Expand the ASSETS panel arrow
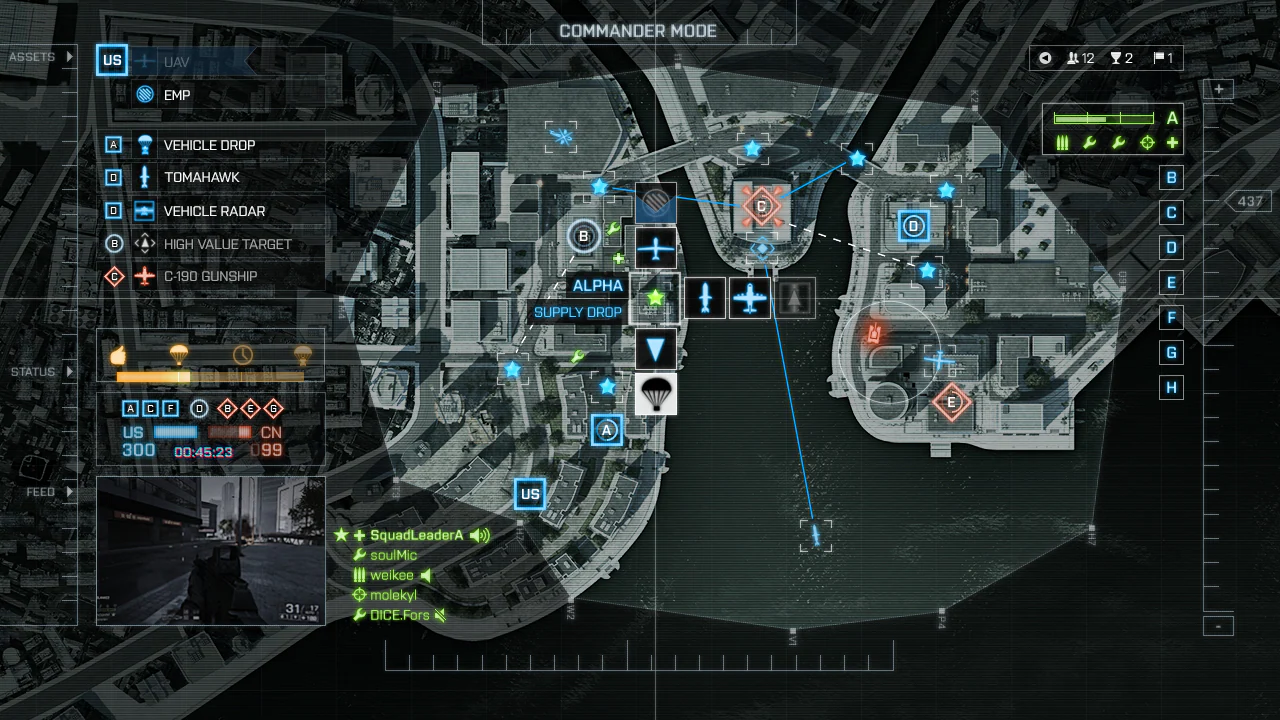1280x720 pixels. pos(68,57)
